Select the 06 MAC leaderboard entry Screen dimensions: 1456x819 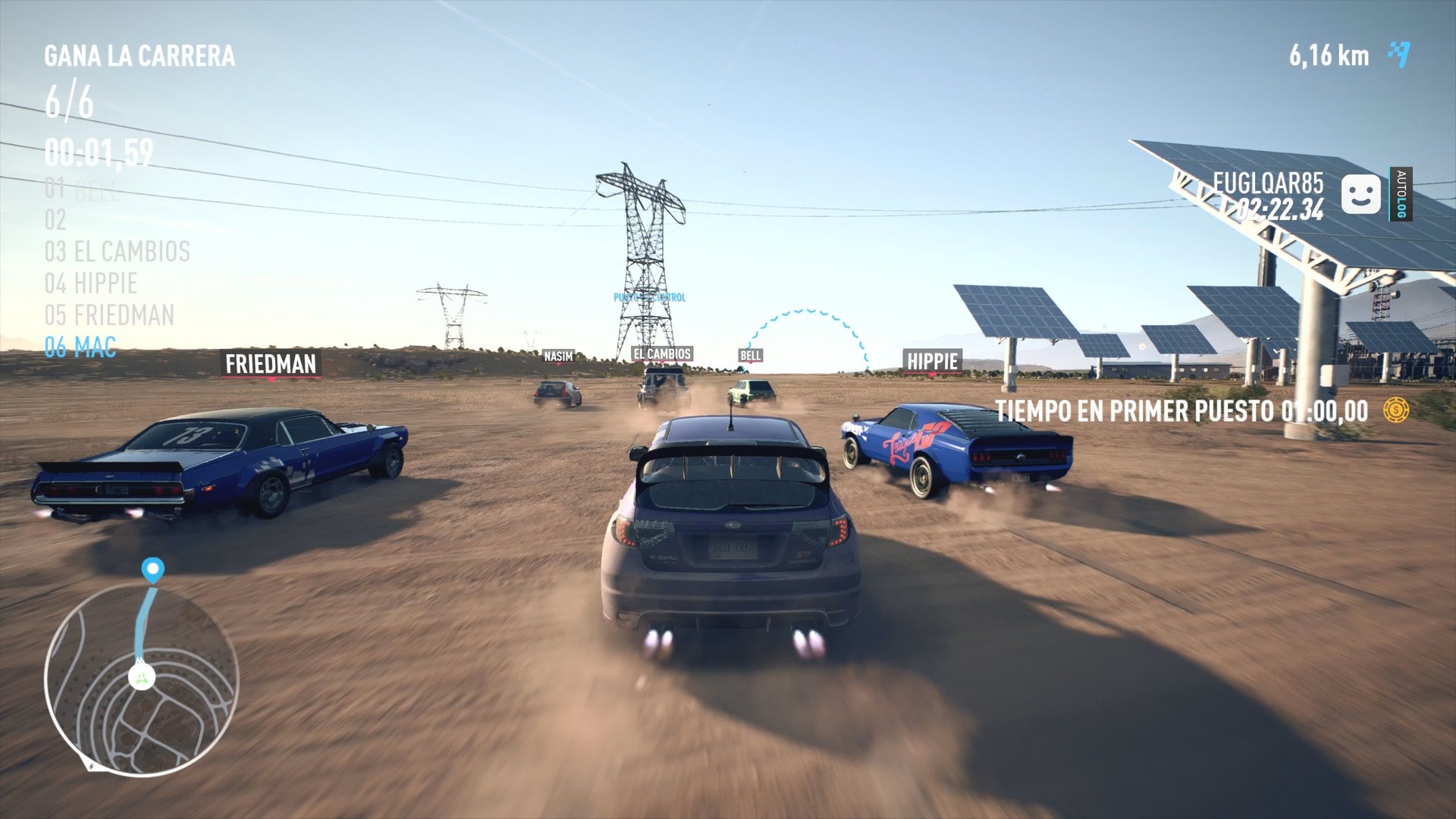click(80, 347)
